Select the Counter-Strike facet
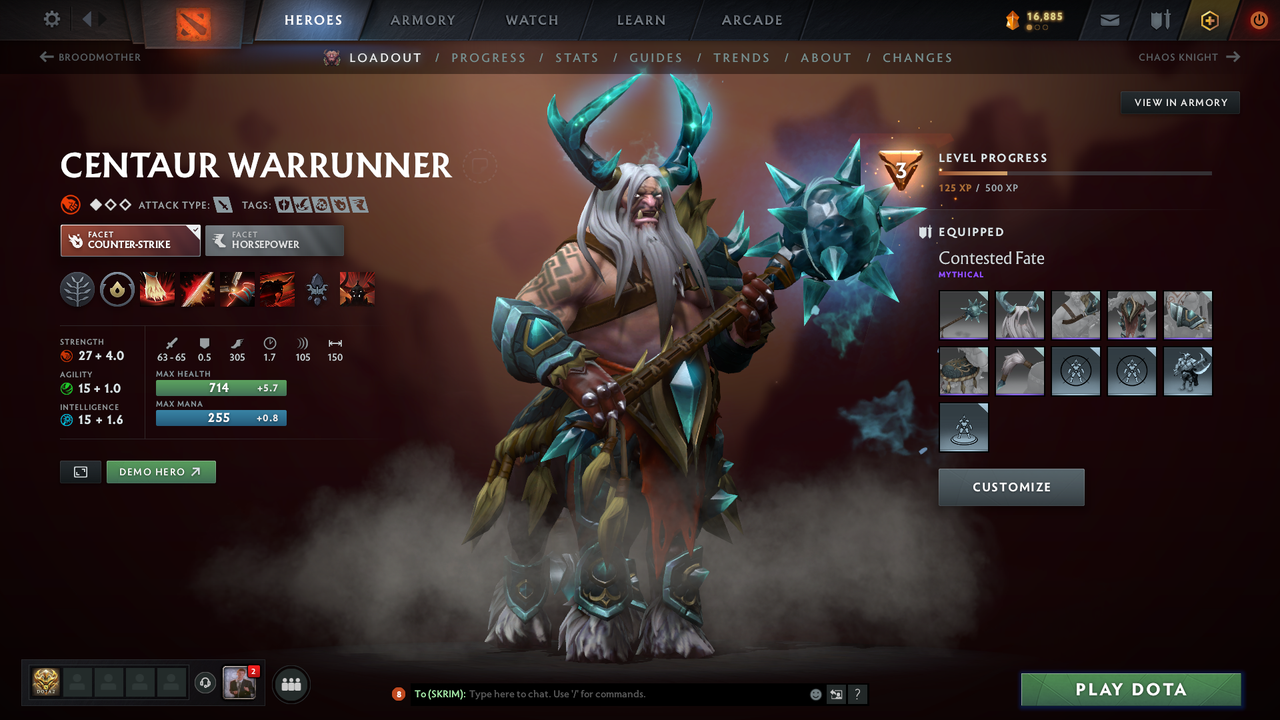The image size is (1280, 720). 130,241
